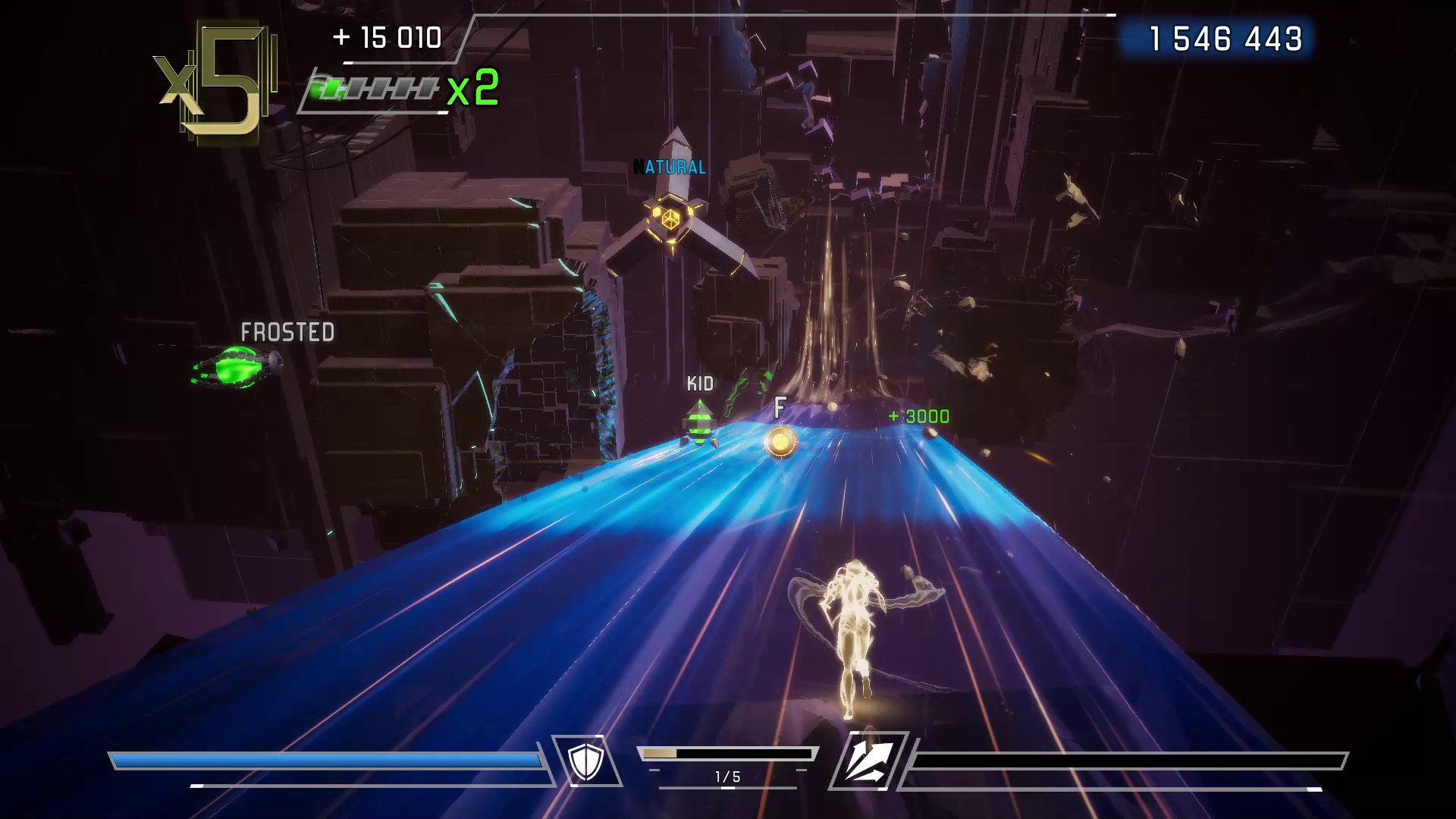1456x819 pixels.
Task: Click the FROSTED enemy label text
Action: [x=287, y=331]
